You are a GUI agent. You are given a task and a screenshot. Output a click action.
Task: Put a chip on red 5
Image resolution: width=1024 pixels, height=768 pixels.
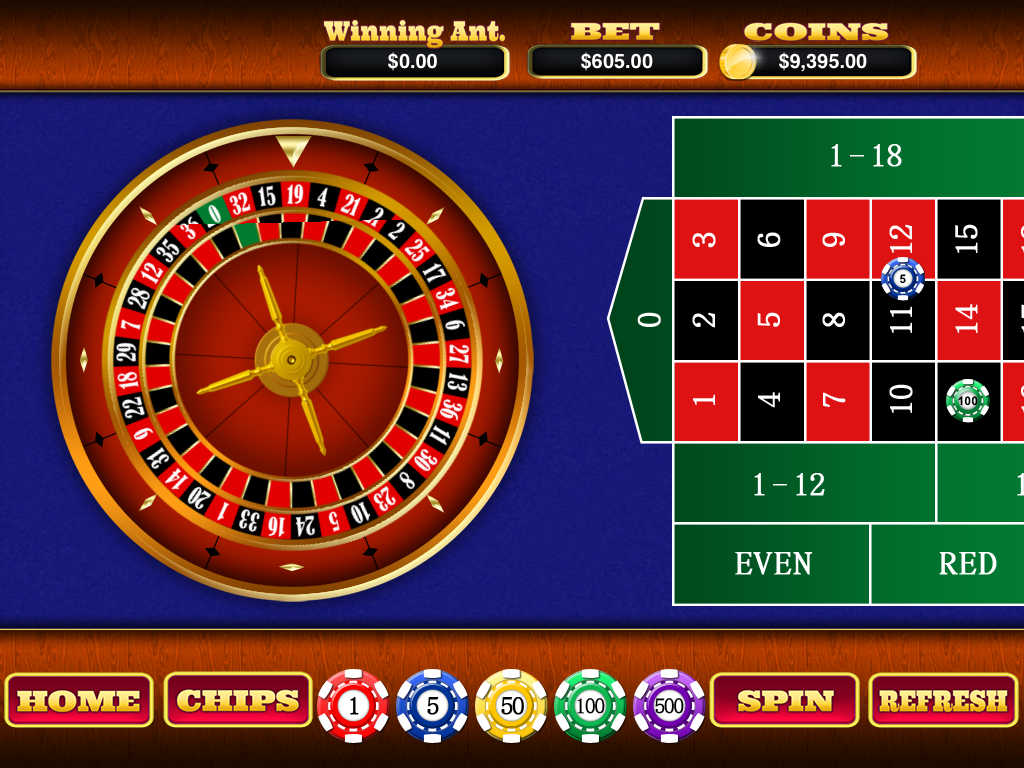(771, 320)
